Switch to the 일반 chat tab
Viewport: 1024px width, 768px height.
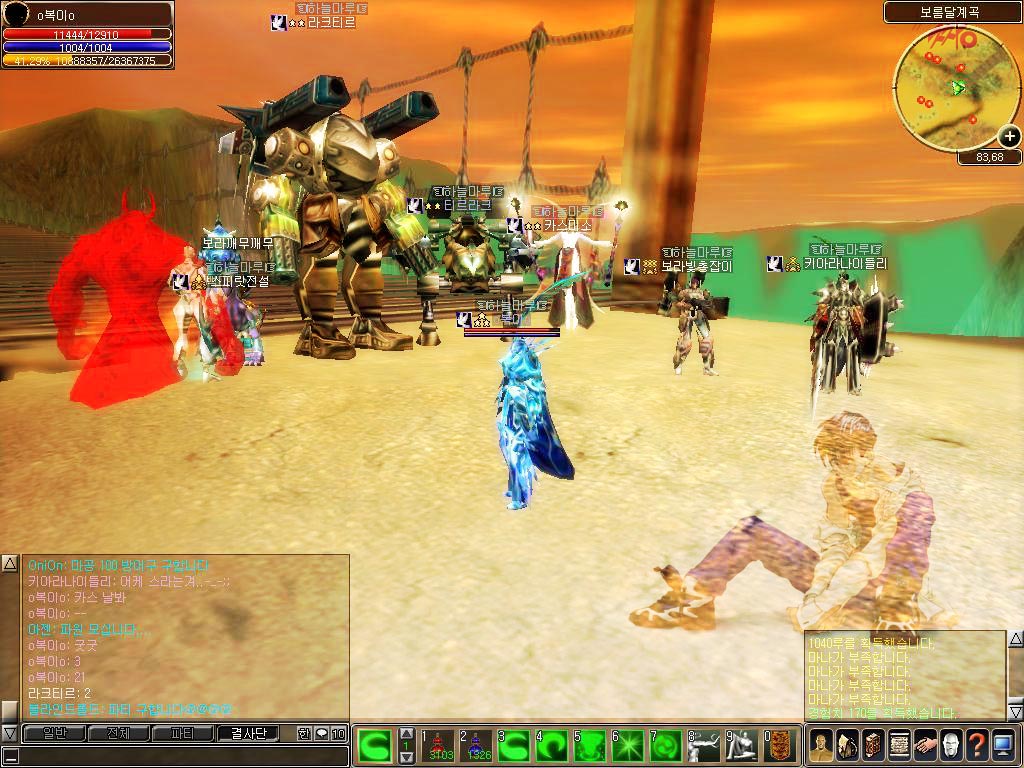tap(53, 733)
